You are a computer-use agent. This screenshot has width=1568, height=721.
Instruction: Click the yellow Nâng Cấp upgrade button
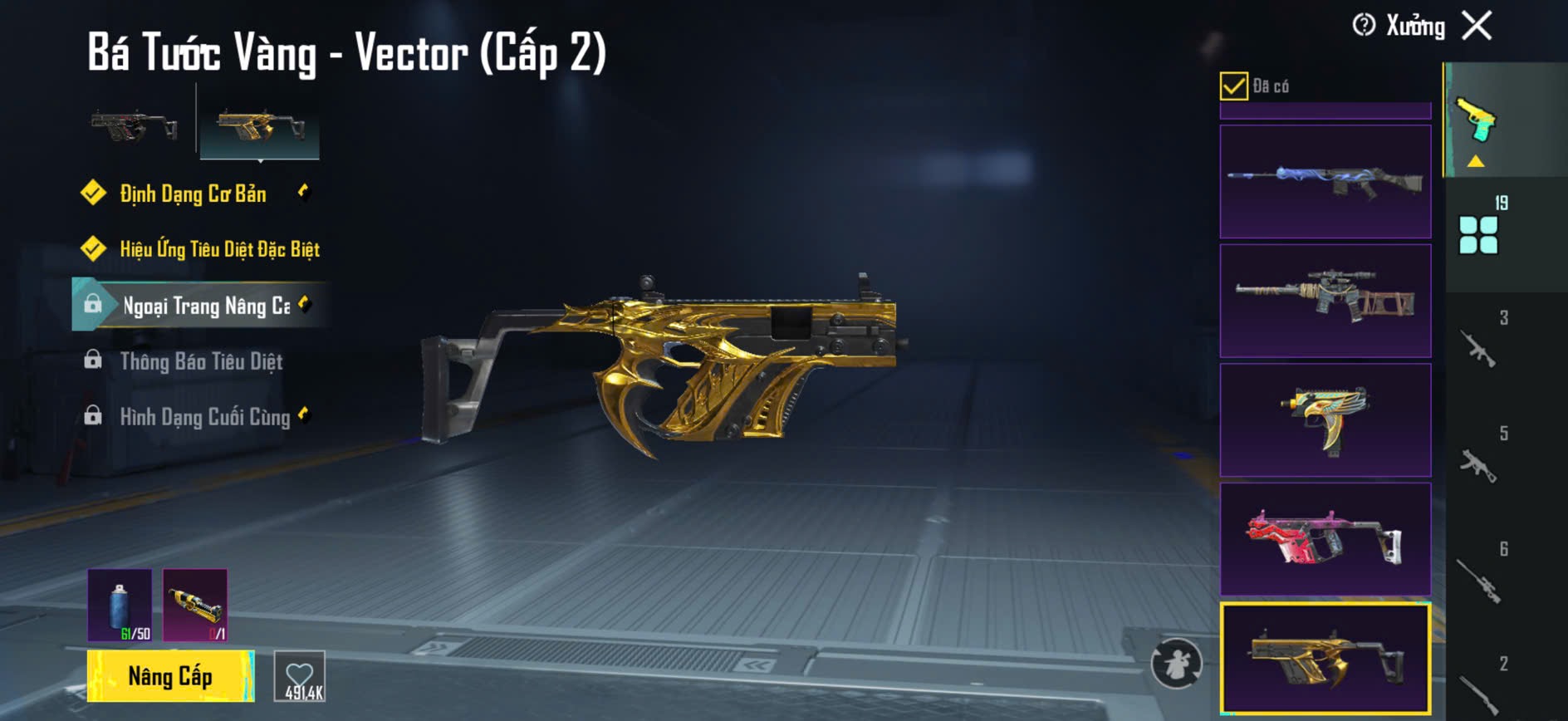(x=170, y=676)
